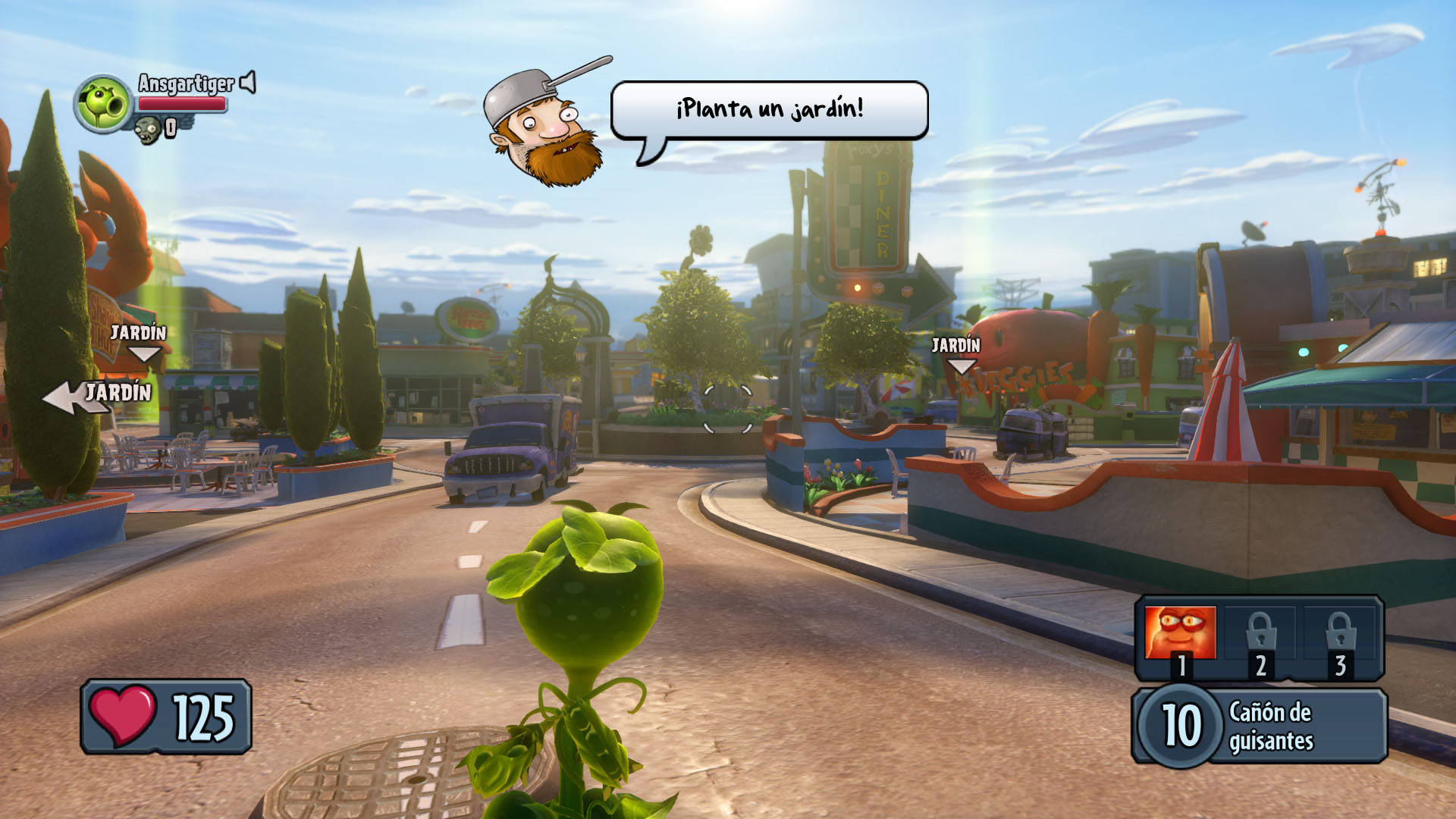Toggle the speaker icon next to Ansgartiger
This screenshot has height=819, width=1456.
click(248, 83)
